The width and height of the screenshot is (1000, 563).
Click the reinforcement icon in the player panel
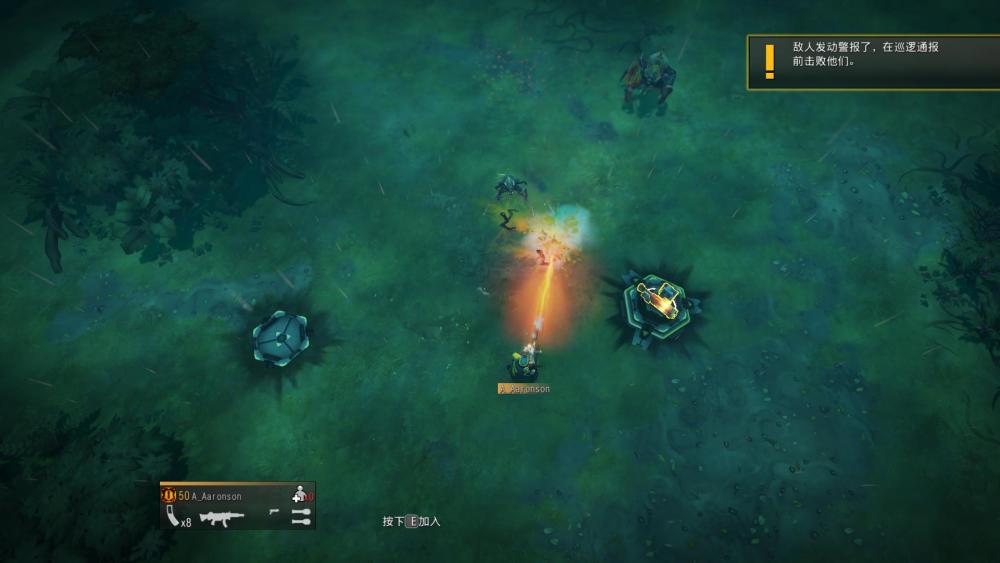[299, 495]
